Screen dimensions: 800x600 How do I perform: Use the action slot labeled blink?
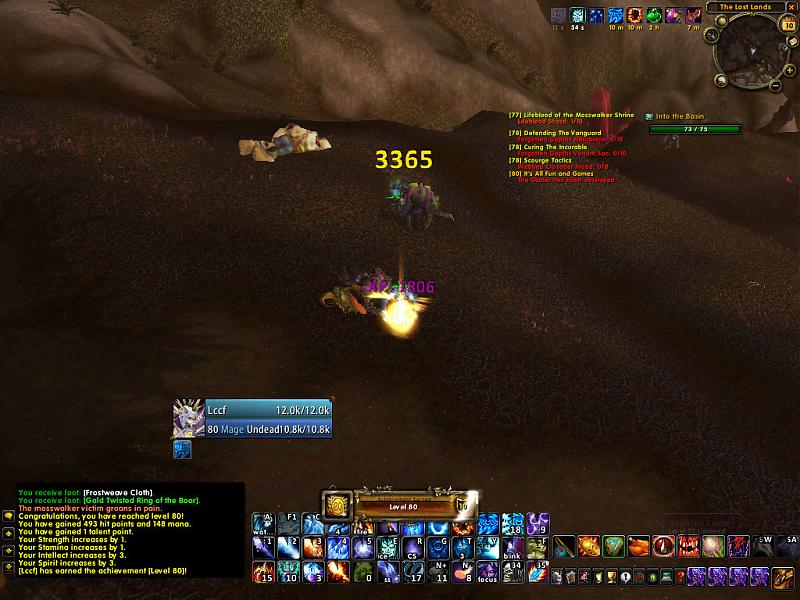512,549
